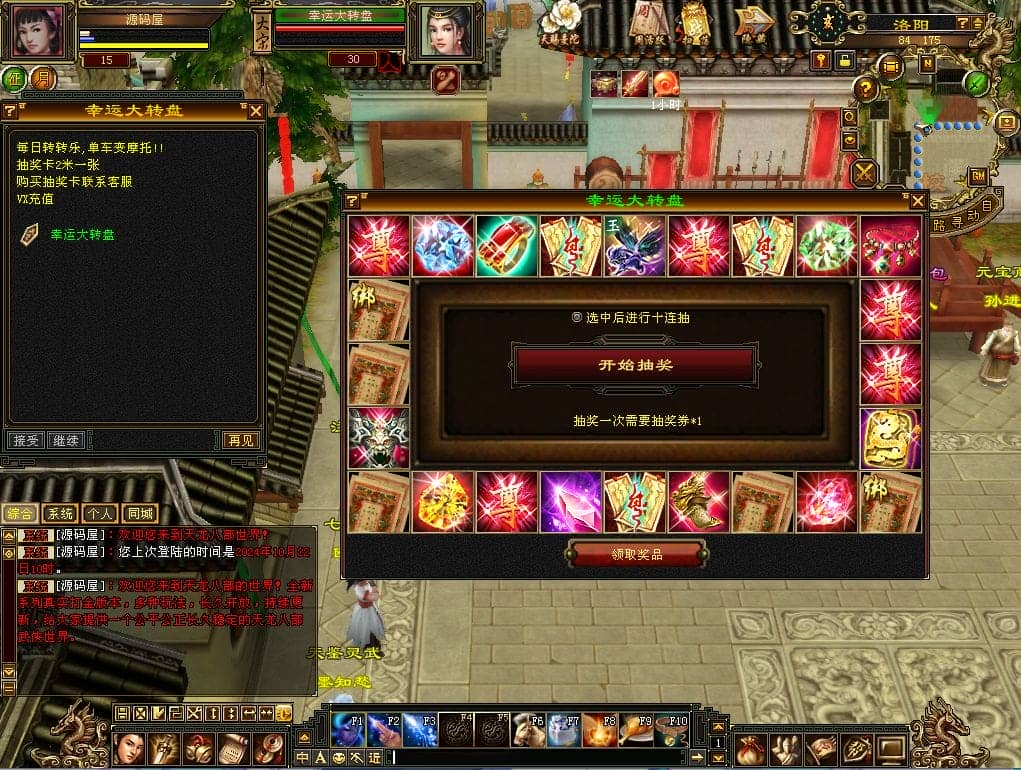The height and width of the screenshot is (770, 1021).
Task: Click the 再见 goodbye button
Action: pyautogui.click(x=240, y=440)
